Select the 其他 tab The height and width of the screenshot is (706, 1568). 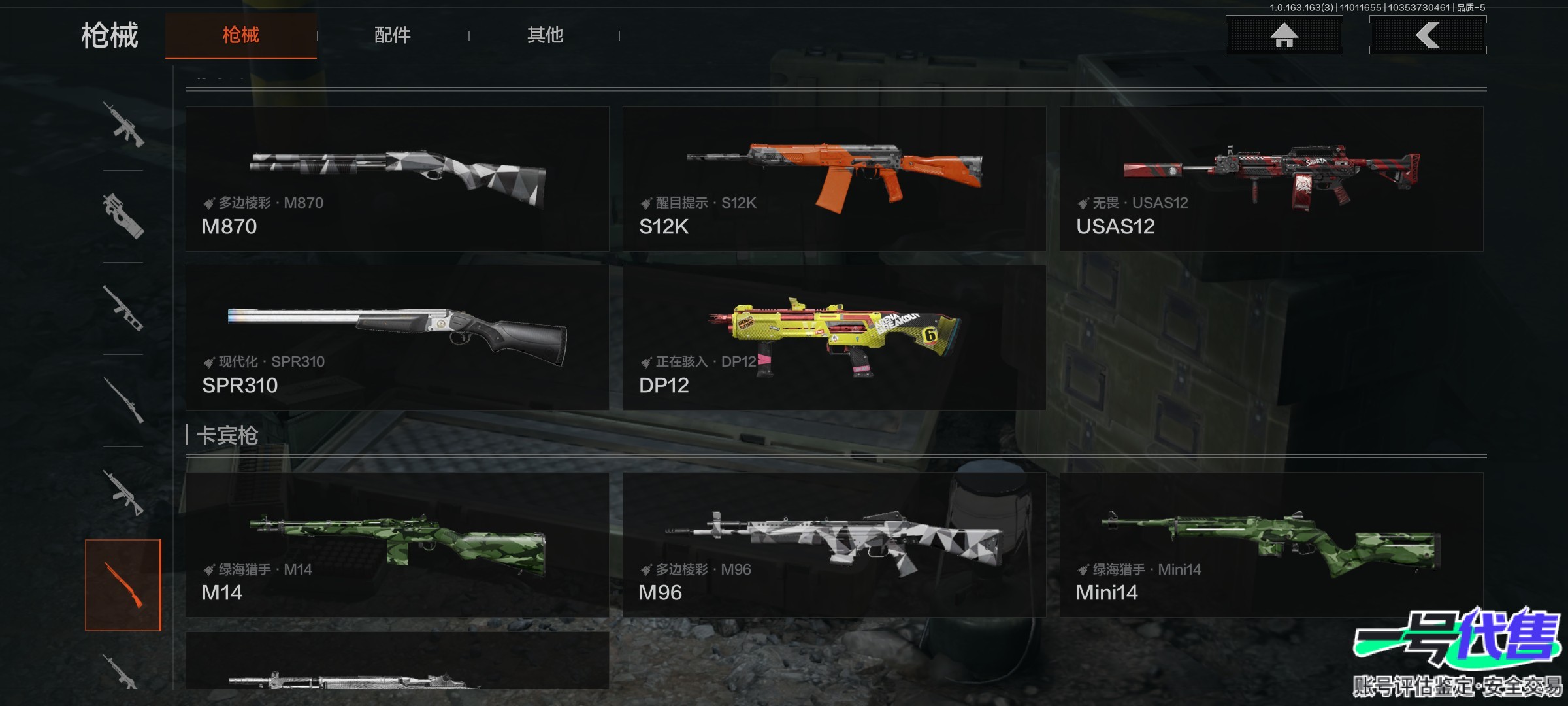pos(545,35)
